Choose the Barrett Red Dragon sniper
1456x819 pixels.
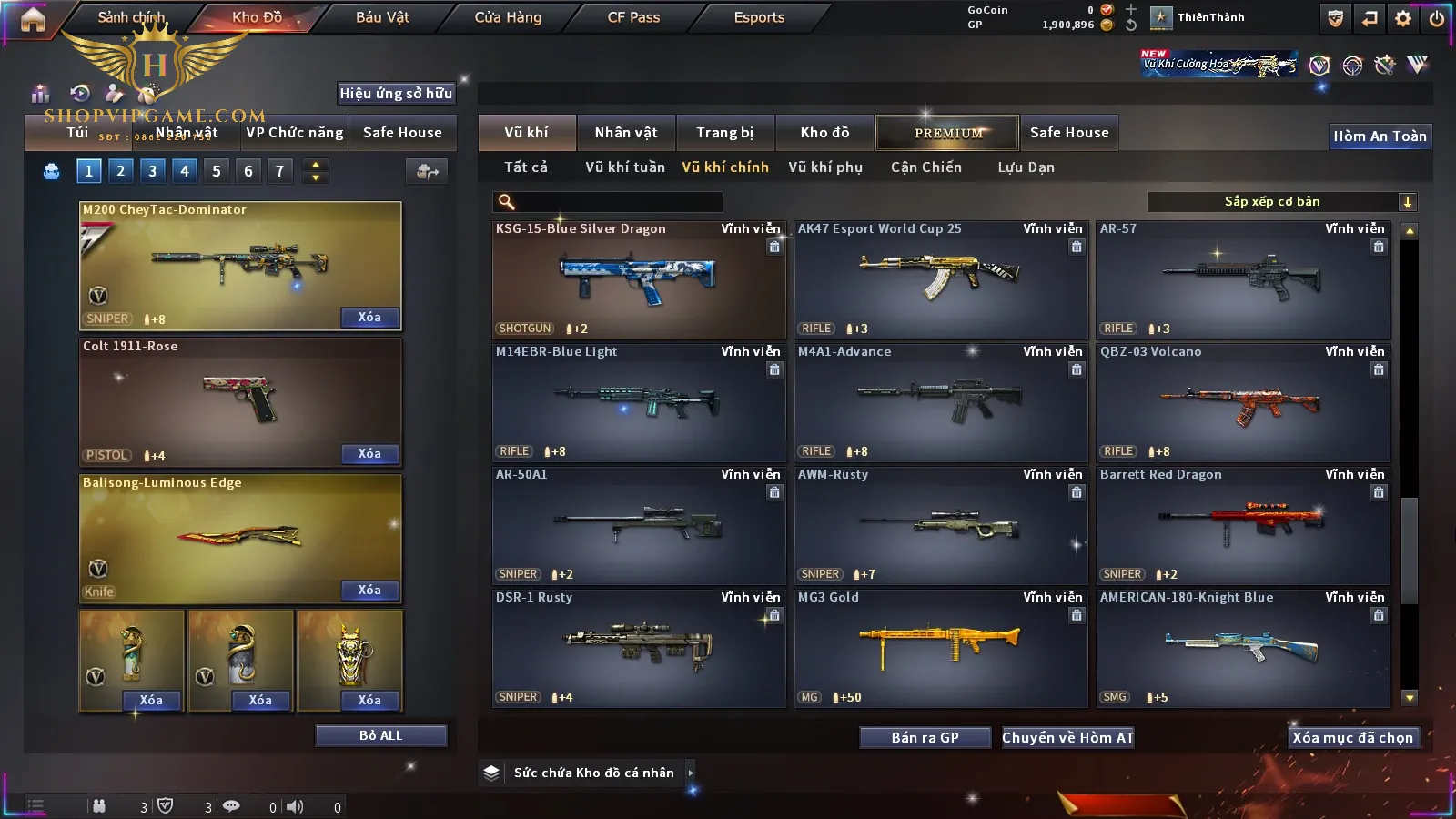pyautogui.click(x=1242, y=525)
